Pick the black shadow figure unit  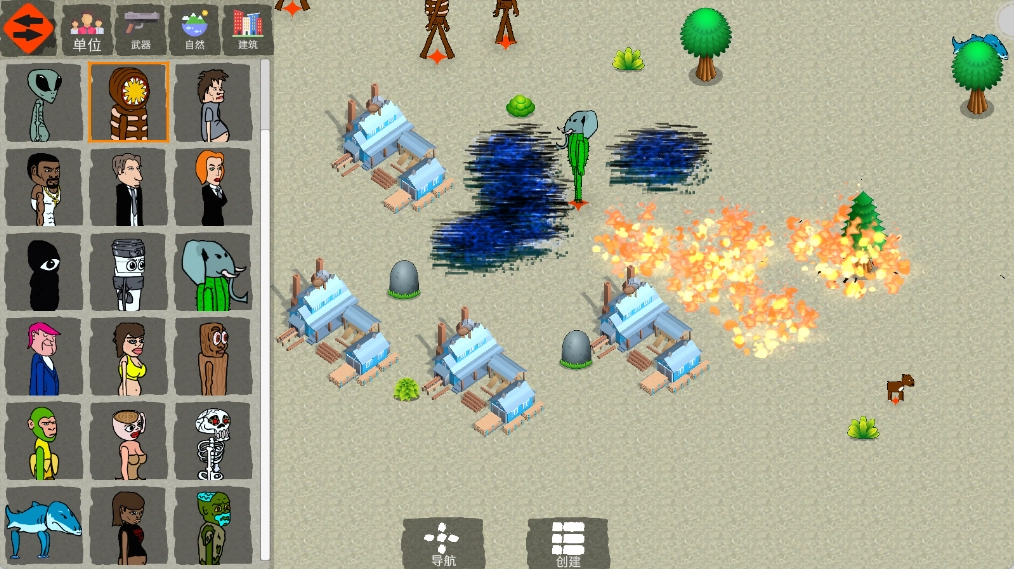[43, 272]
